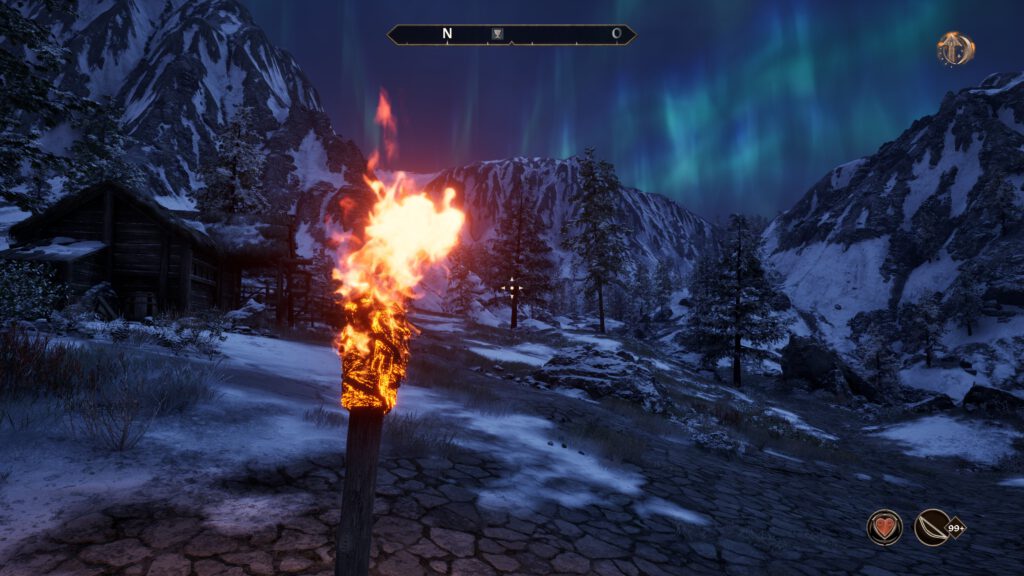Select the goblet marker on the compass
This screenshot has width=1024, height=576.
point(498,34)
